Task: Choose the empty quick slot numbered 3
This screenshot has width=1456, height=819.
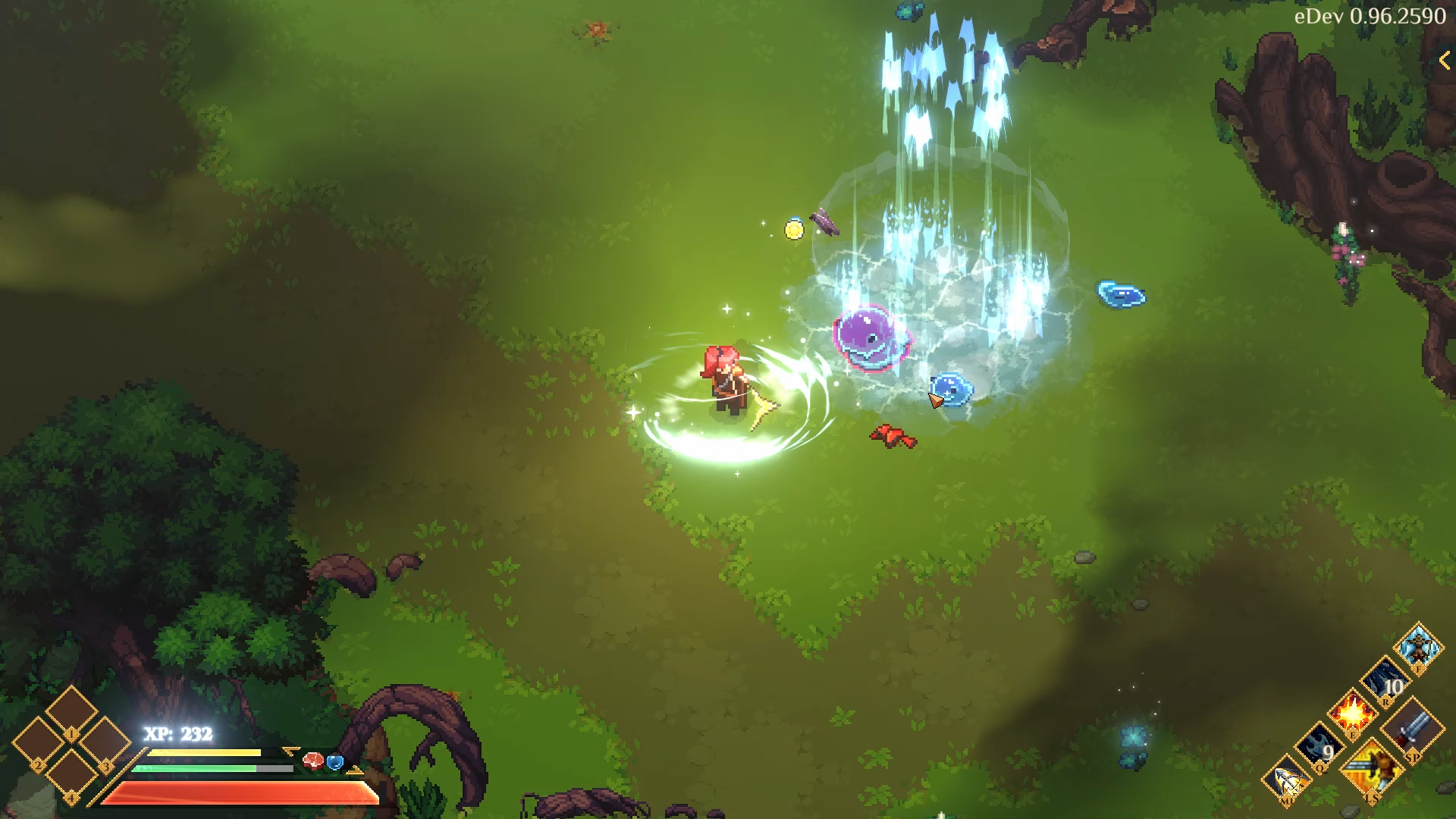Action: 105,744
